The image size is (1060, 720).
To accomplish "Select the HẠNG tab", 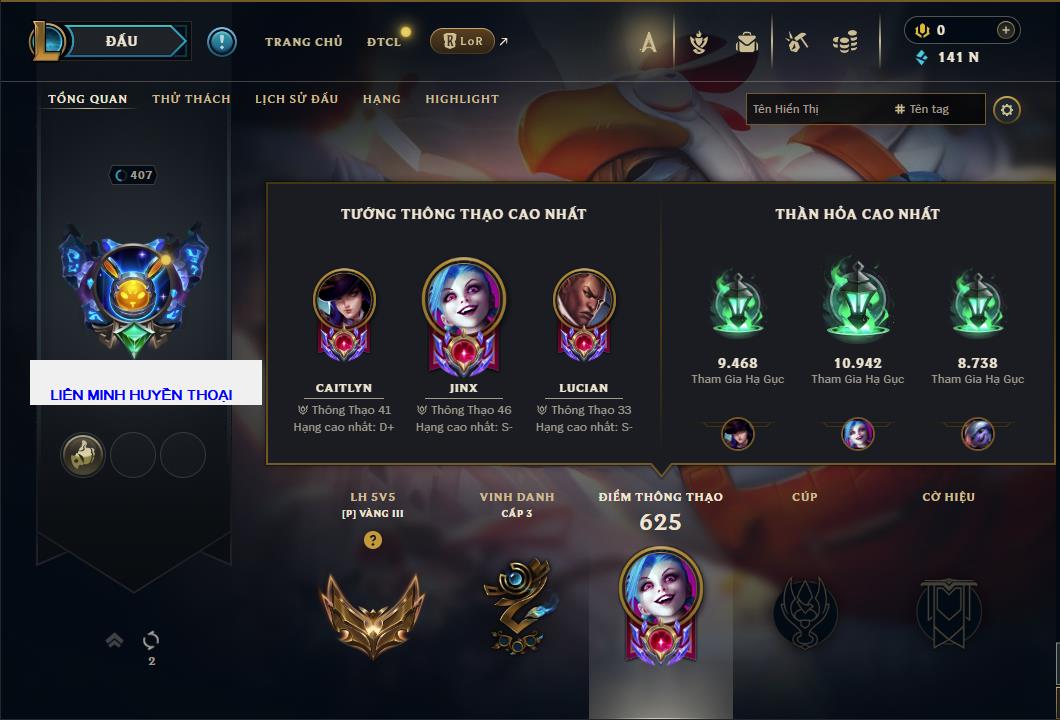I will coord(381,99).
